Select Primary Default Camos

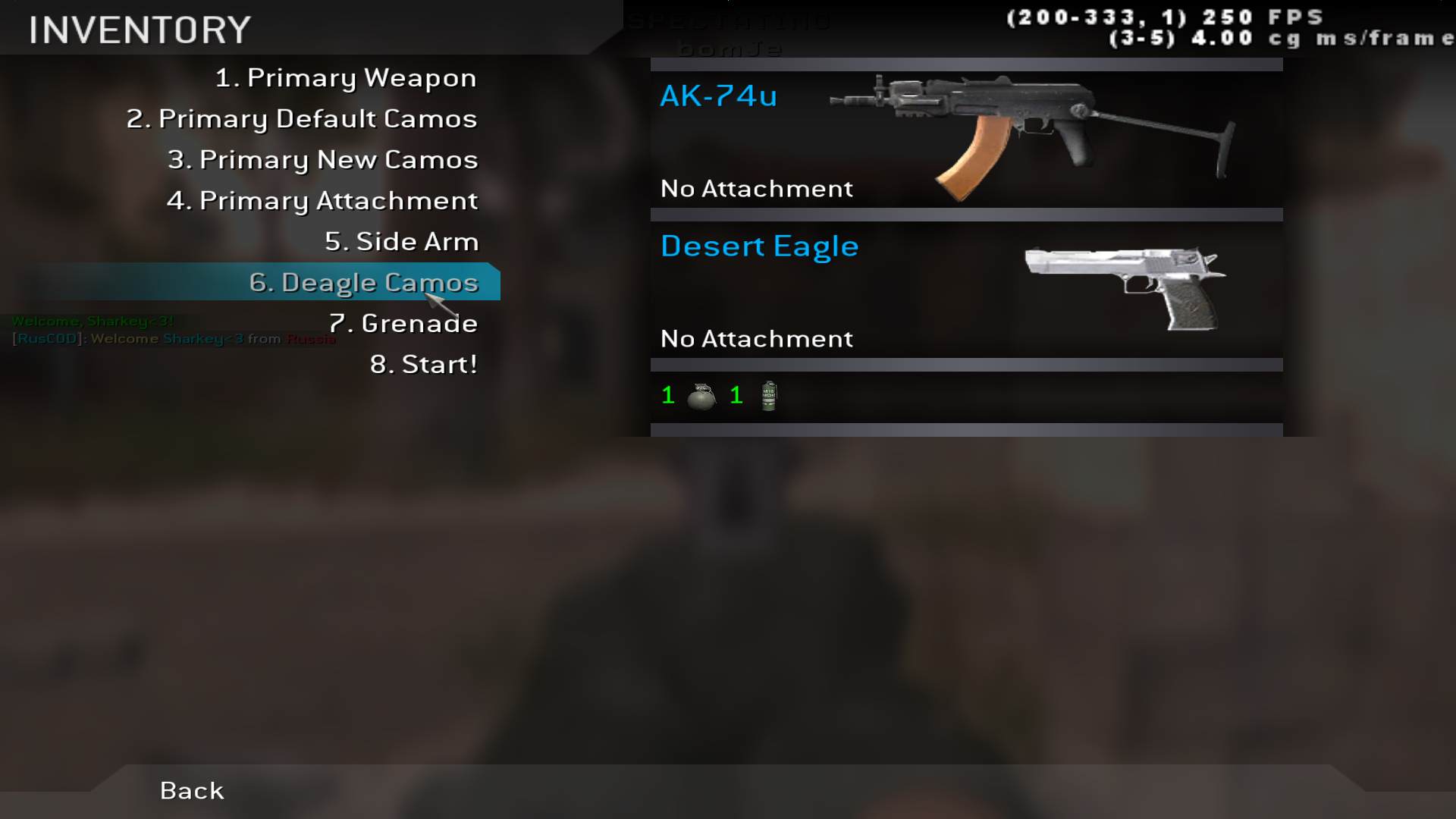(x=302, y=119)
